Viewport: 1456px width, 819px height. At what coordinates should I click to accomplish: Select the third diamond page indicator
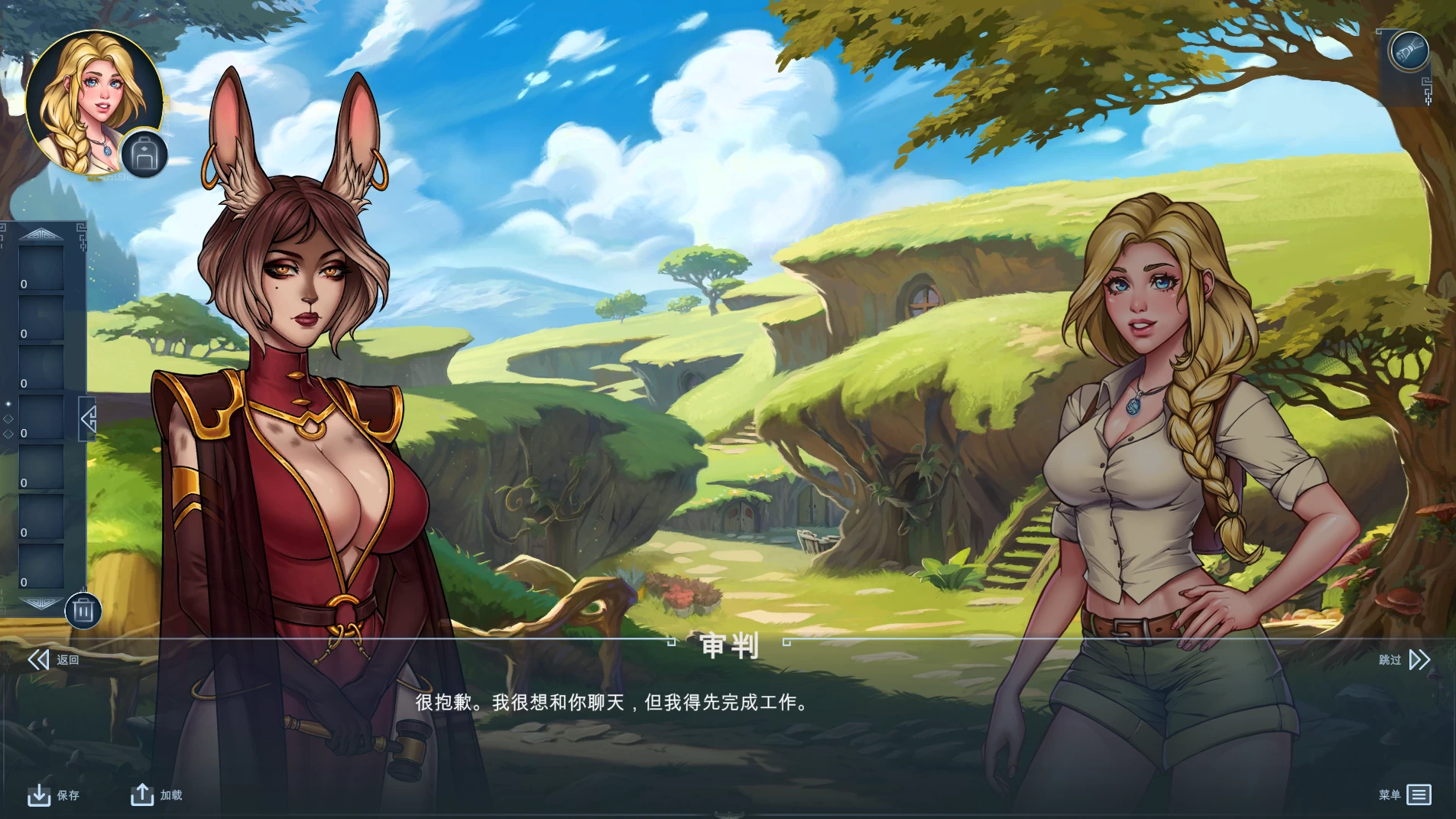pyautogui.click(x=9, y=434)
